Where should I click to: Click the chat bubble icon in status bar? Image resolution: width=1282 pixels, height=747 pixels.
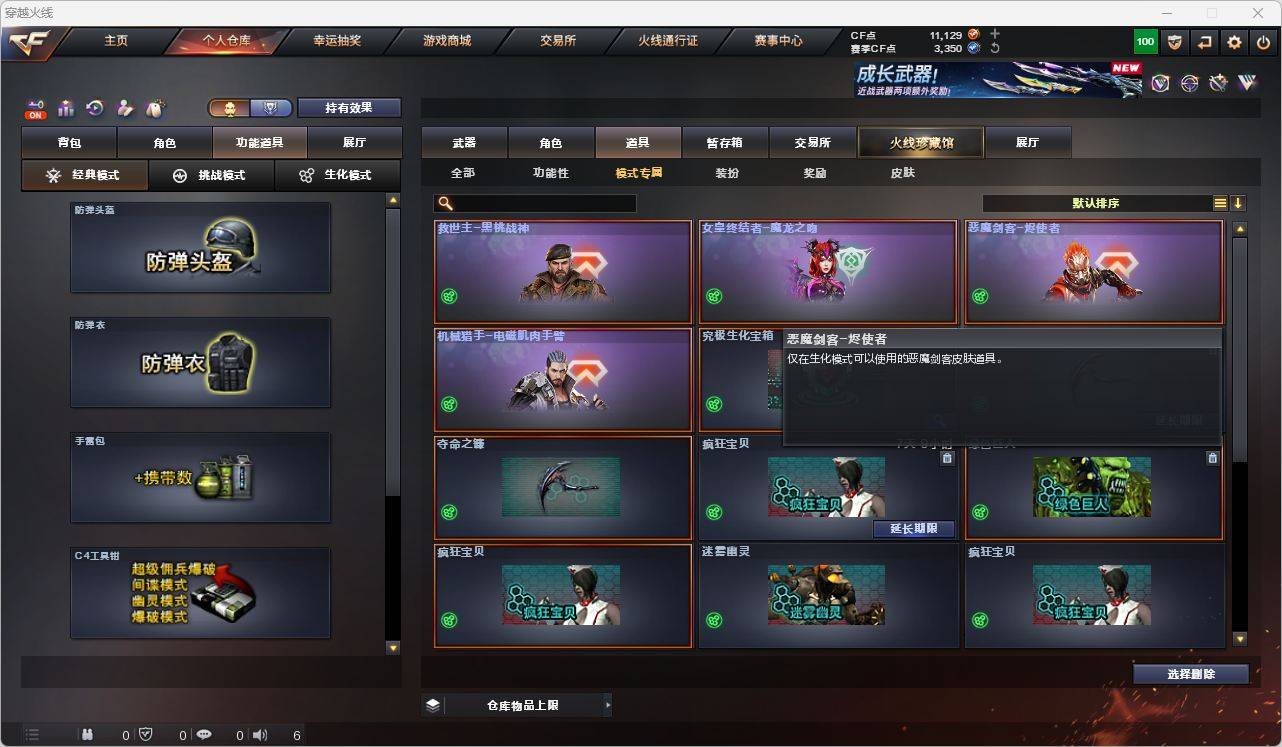pos(203,734)
